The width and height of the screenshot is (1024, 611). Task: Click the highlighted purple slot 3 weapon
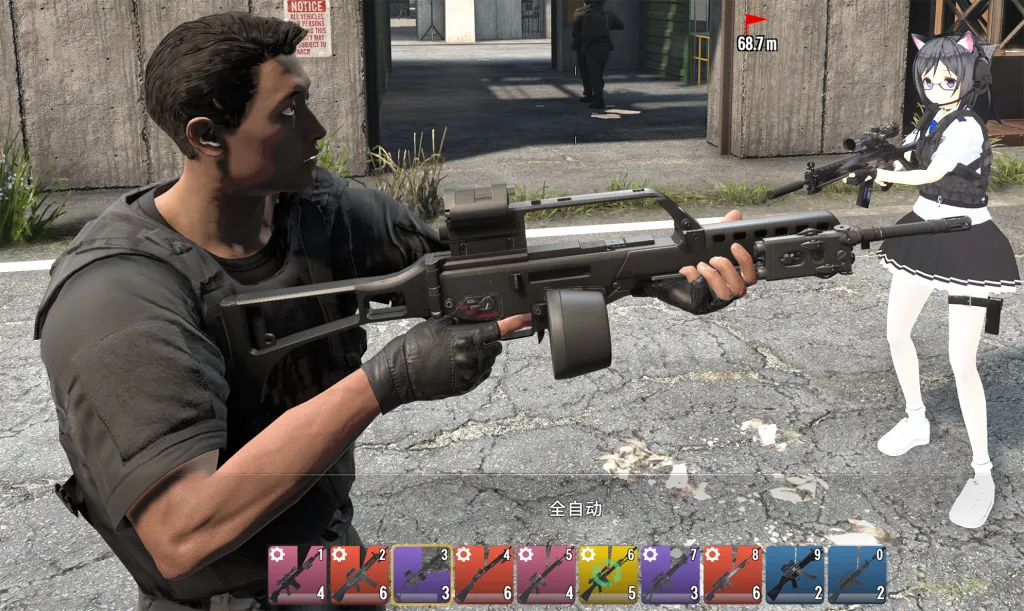pyautogui.click(x=421, y=575)
